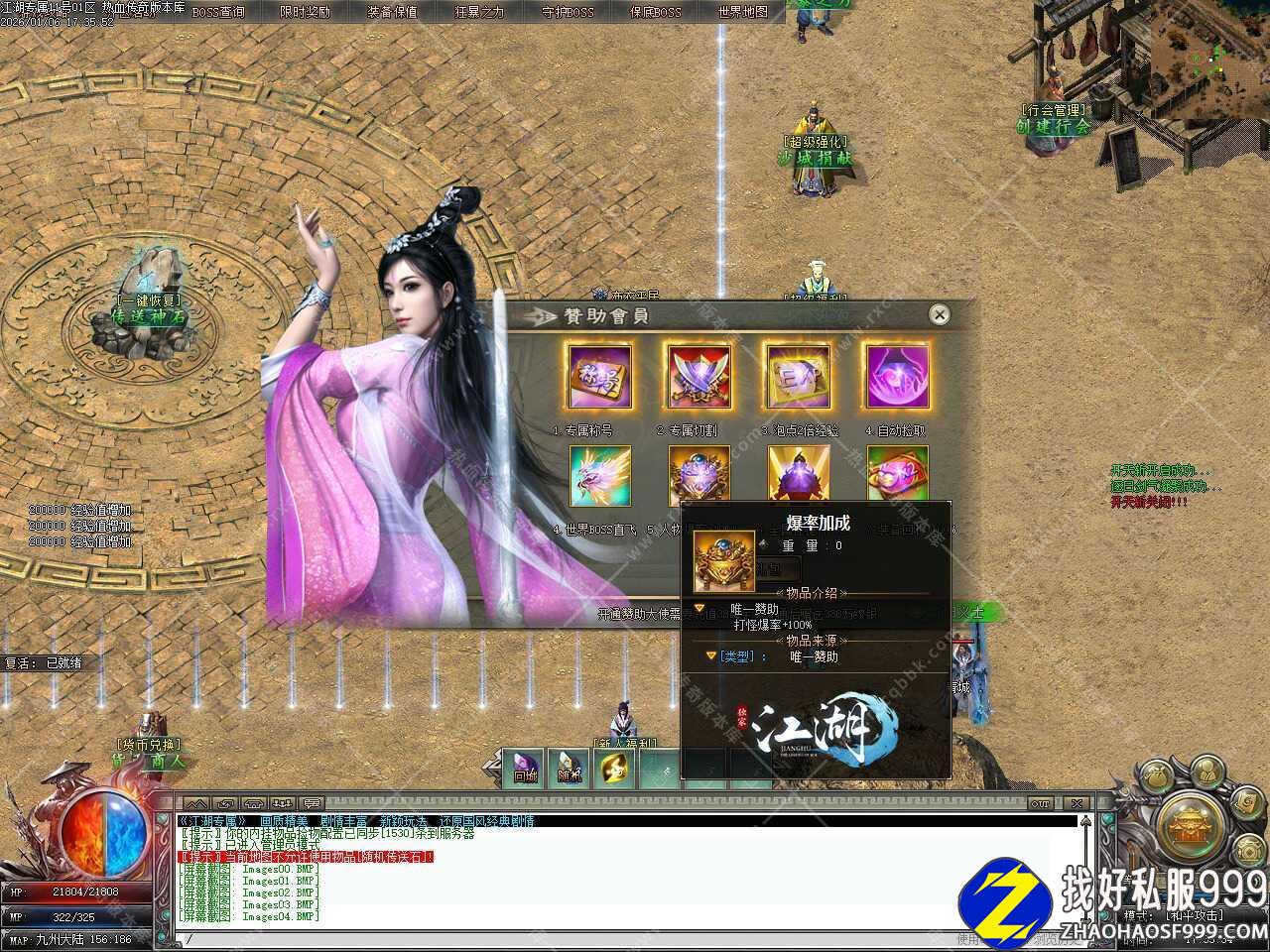Close the 赞助會員 sponsor panel

pos(939,315)
